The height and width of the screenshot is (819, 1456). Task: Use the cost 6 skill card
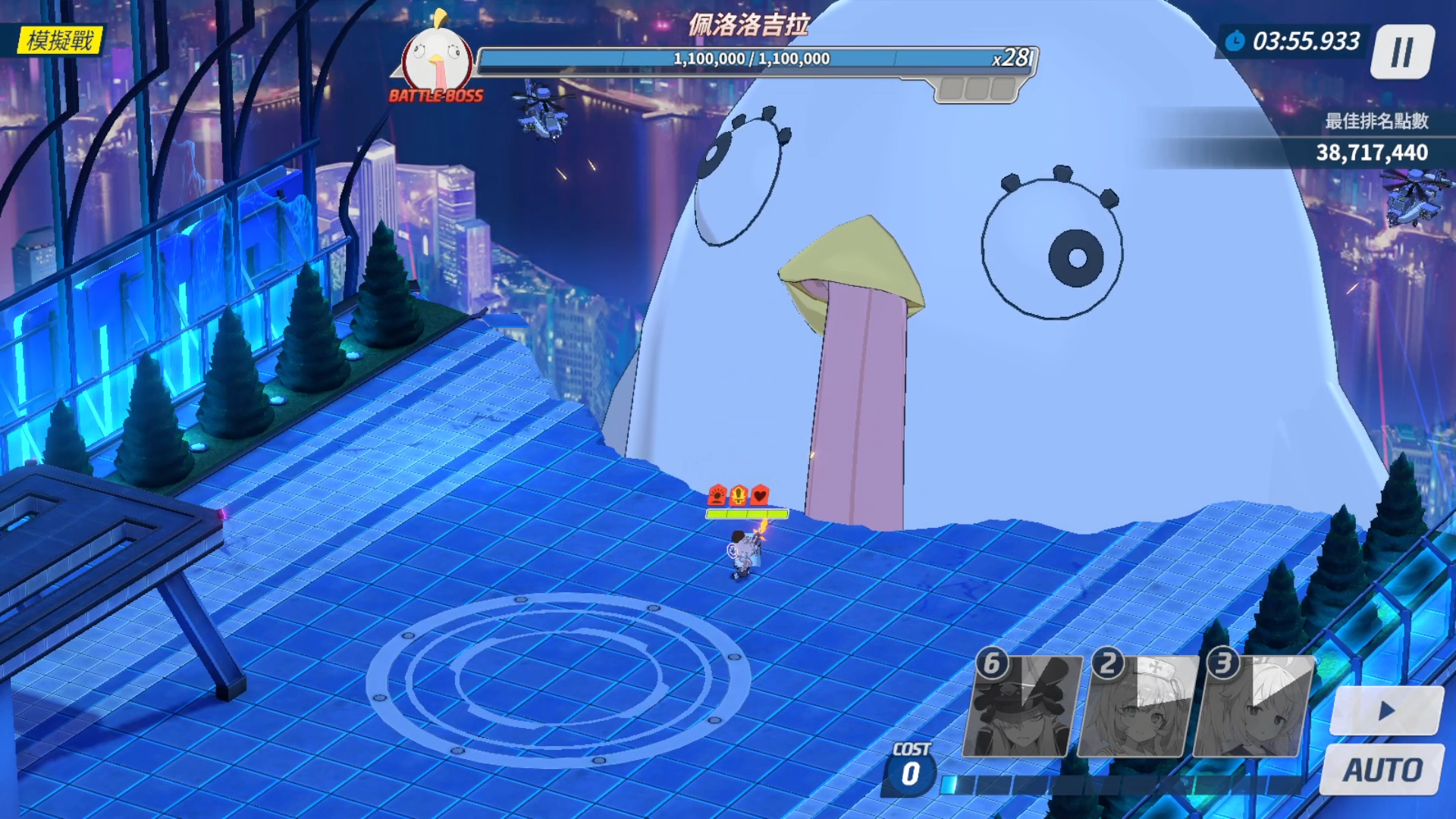coord(1022,707)
